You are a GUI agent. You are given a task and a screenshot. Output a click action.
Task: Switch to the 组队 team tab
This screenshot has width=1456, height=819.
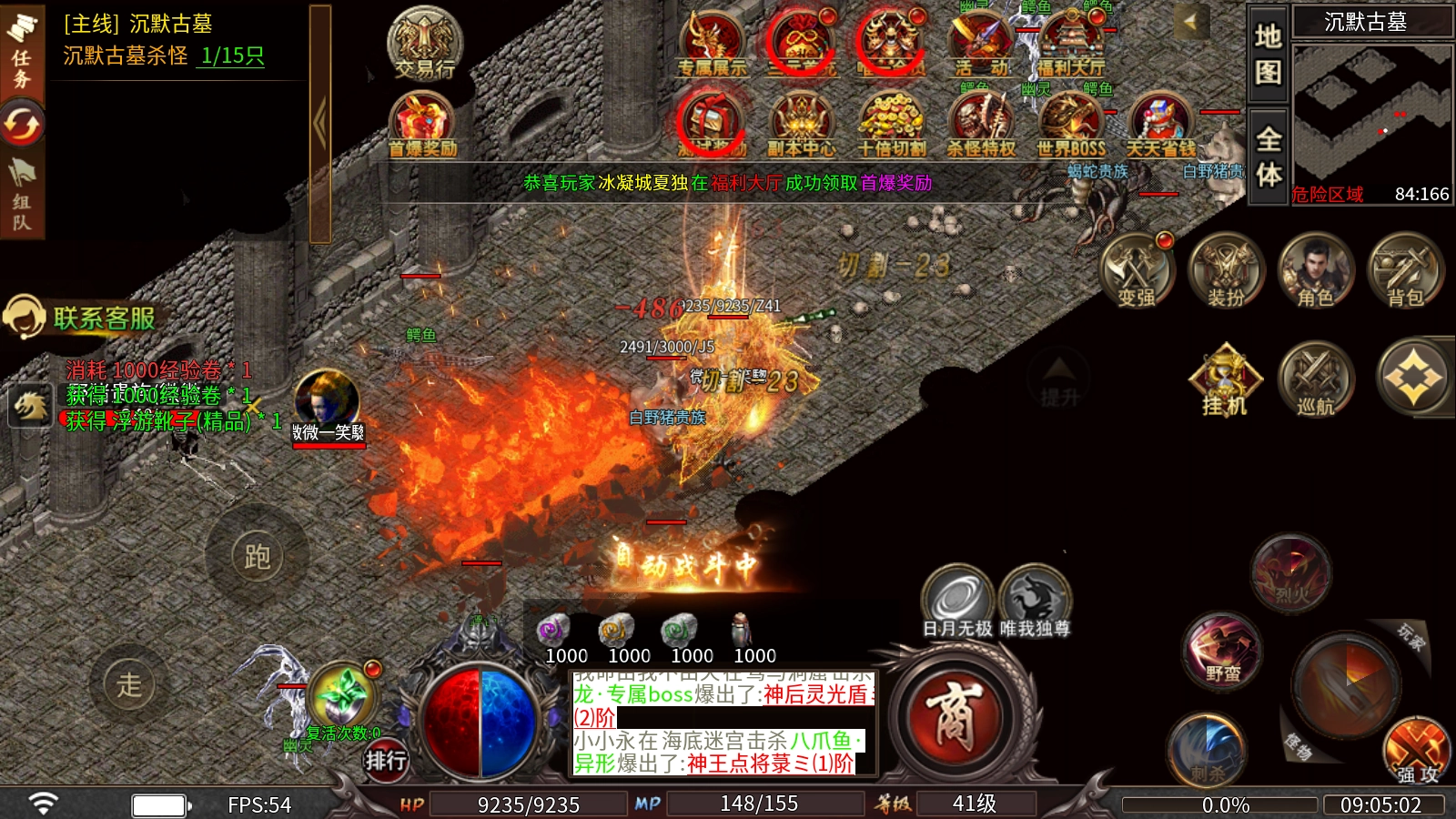click(x=22, y=199)
